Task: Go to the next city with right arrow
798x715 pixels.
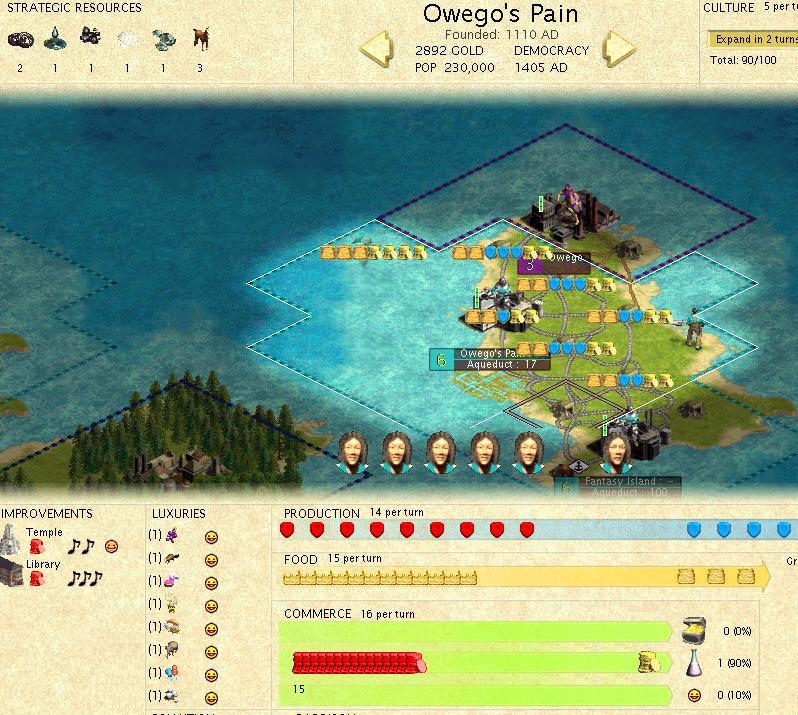Action: (619, 49)
